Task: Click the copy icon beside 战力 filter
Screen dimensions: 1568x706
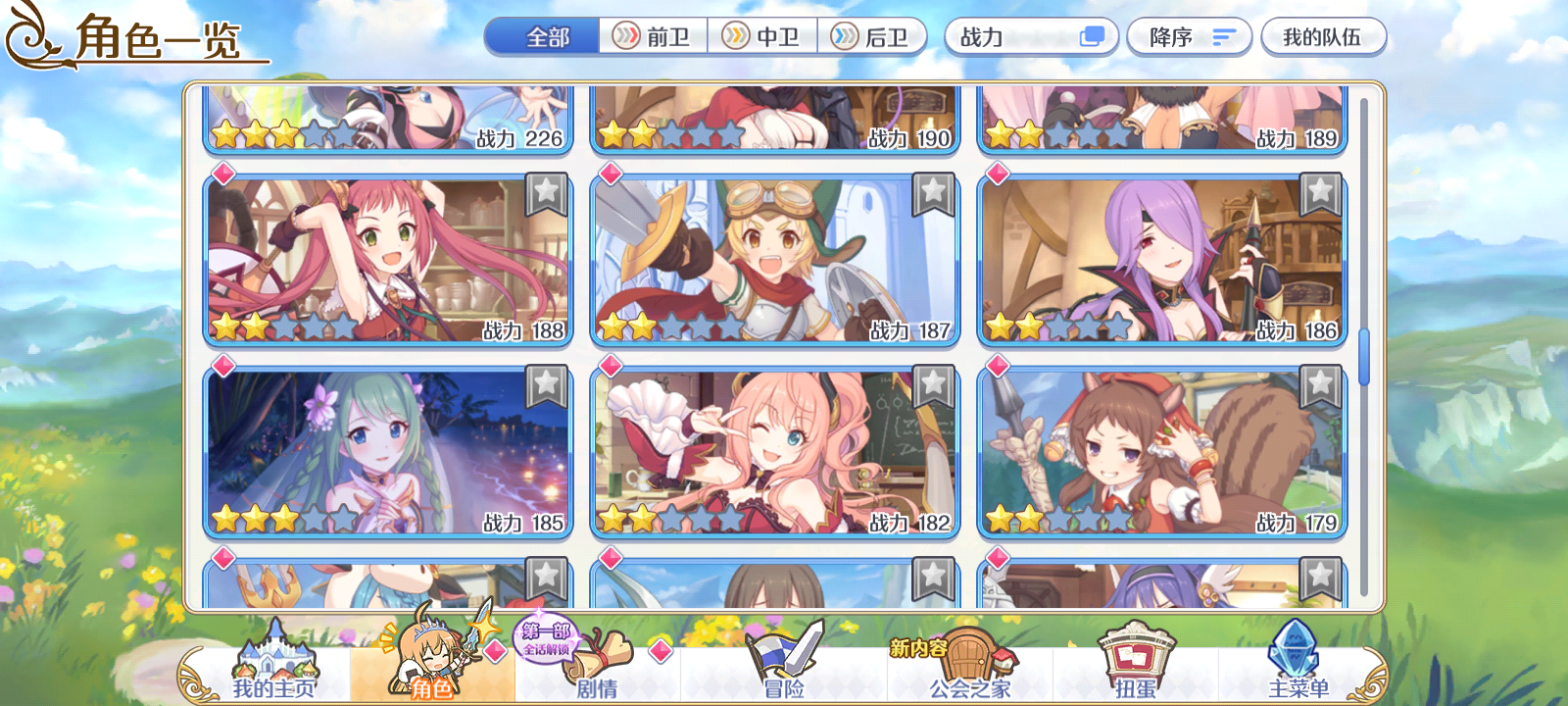Action: [1091, 36]
